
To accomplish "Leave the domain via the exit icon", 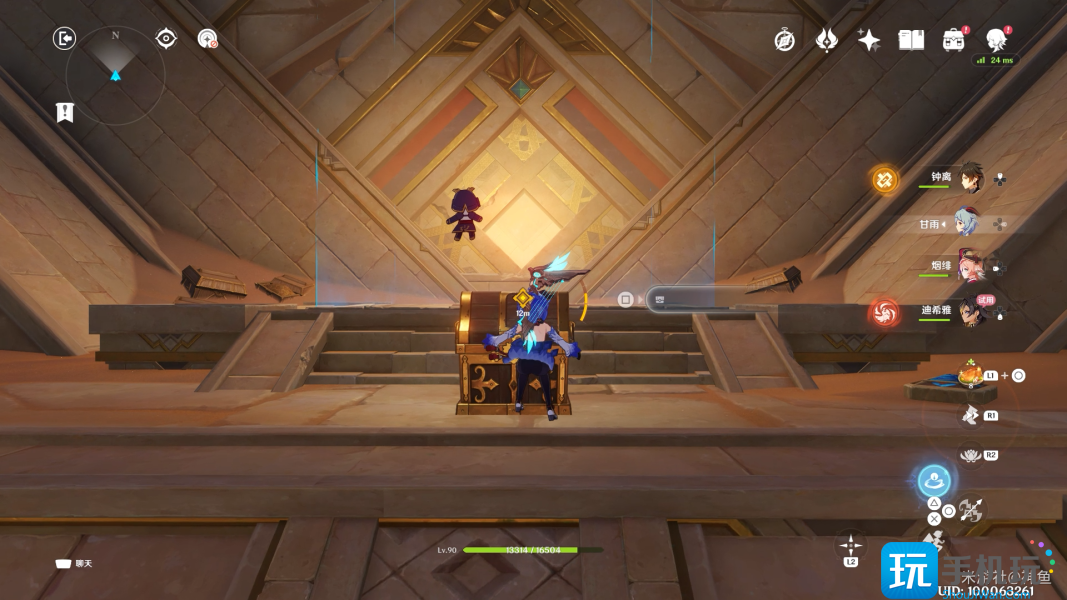I will (x=65, y=39).
